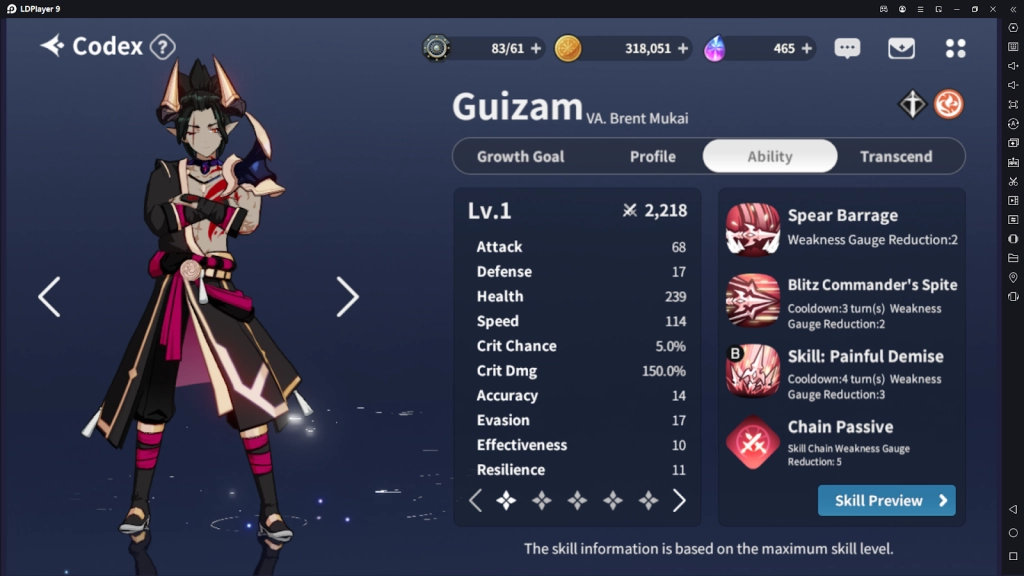Add more purple crystal currency
This screenshot has height=576, width=1024.
[806, 48]
